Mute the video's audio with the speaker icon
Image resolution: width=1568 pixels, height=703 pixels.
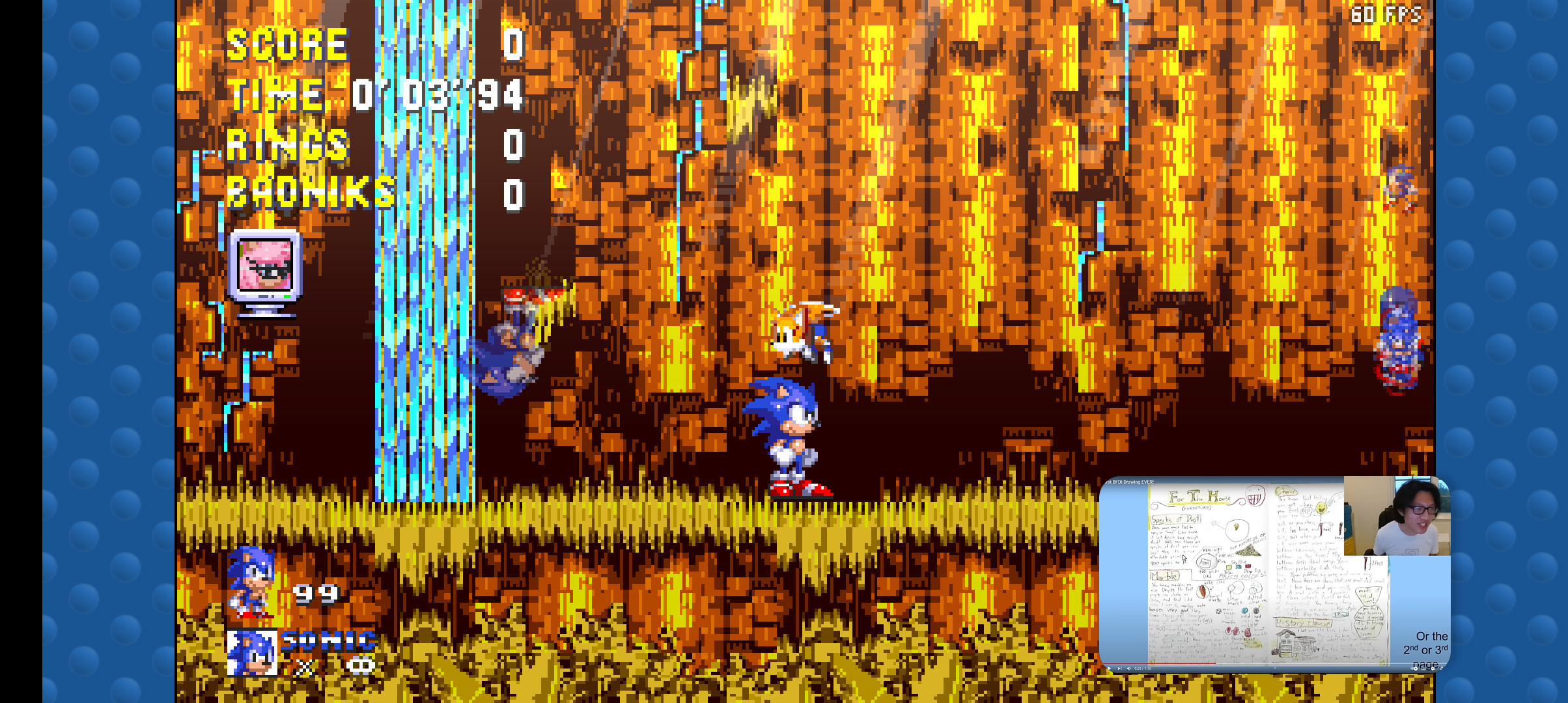[1129, 668]
